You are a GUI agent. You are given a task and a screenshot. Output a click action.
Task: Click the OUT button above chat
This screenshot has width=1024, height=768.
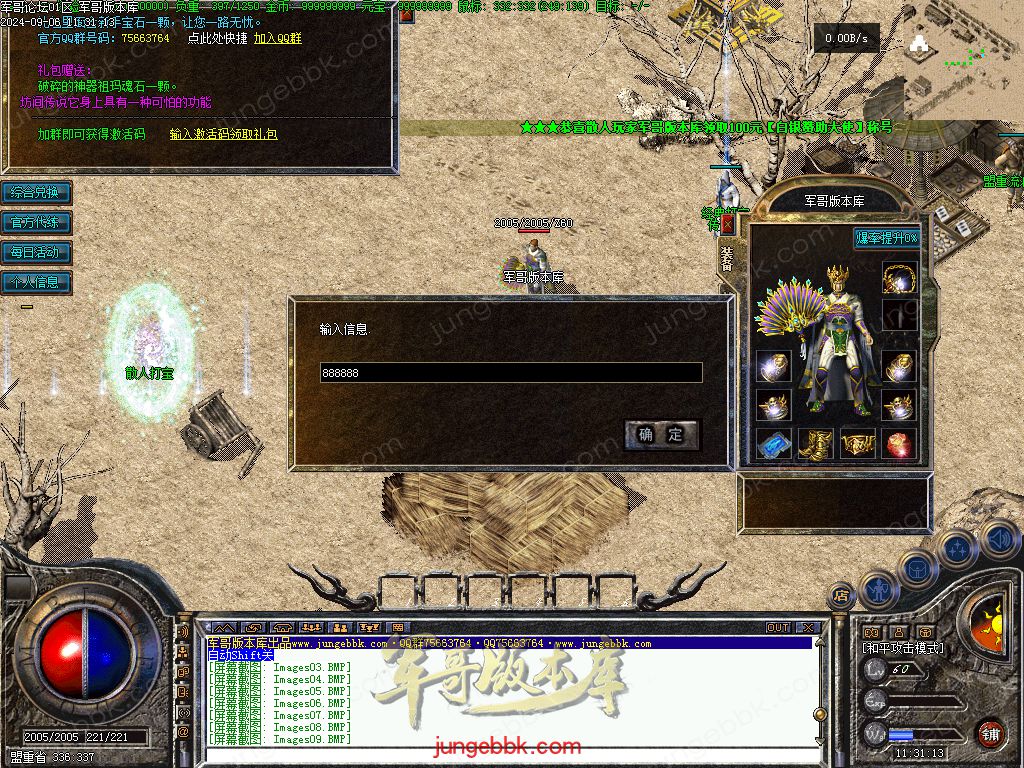778,628
